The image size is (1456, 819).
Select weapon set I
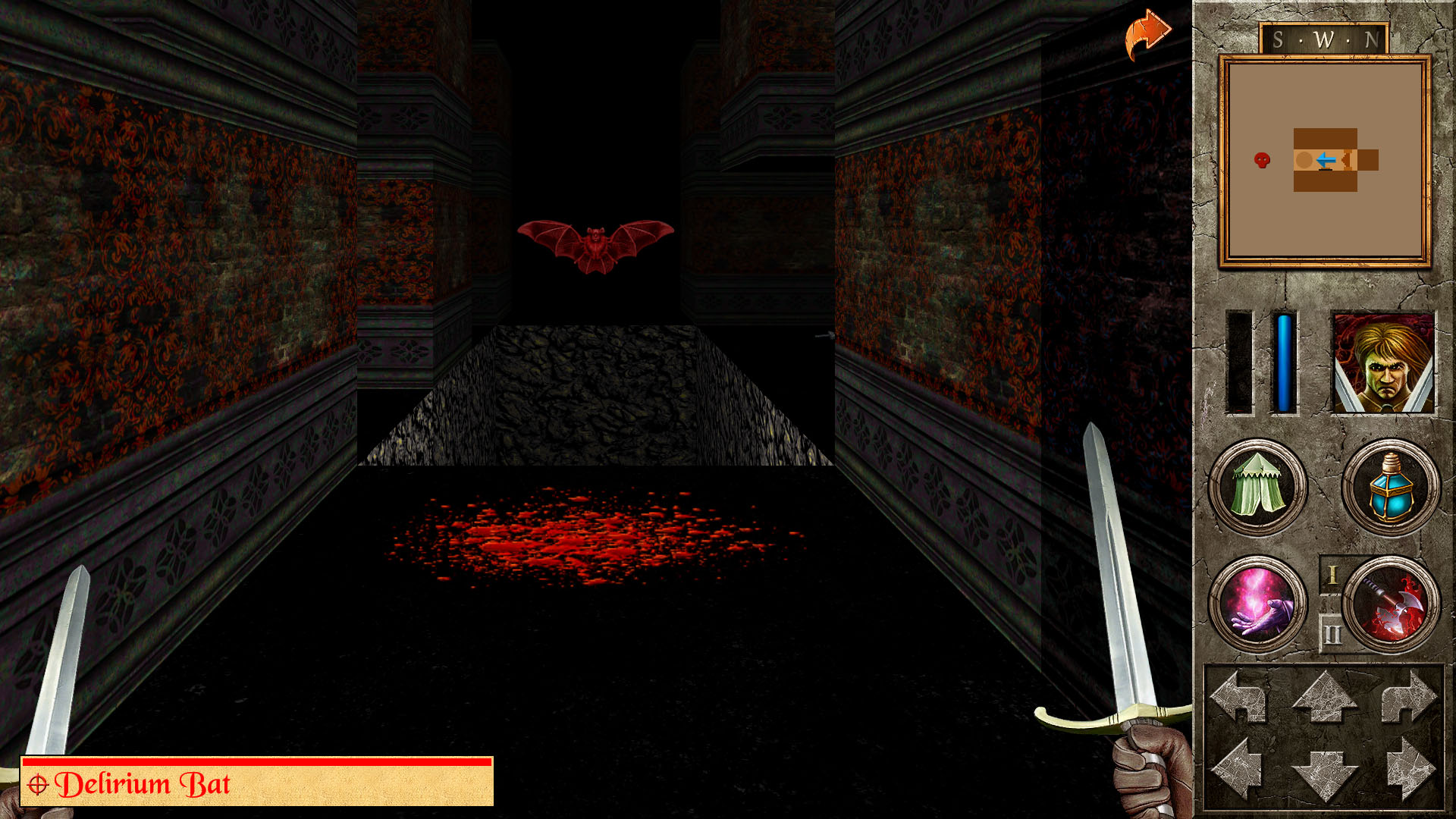(x=1332, y=576)
